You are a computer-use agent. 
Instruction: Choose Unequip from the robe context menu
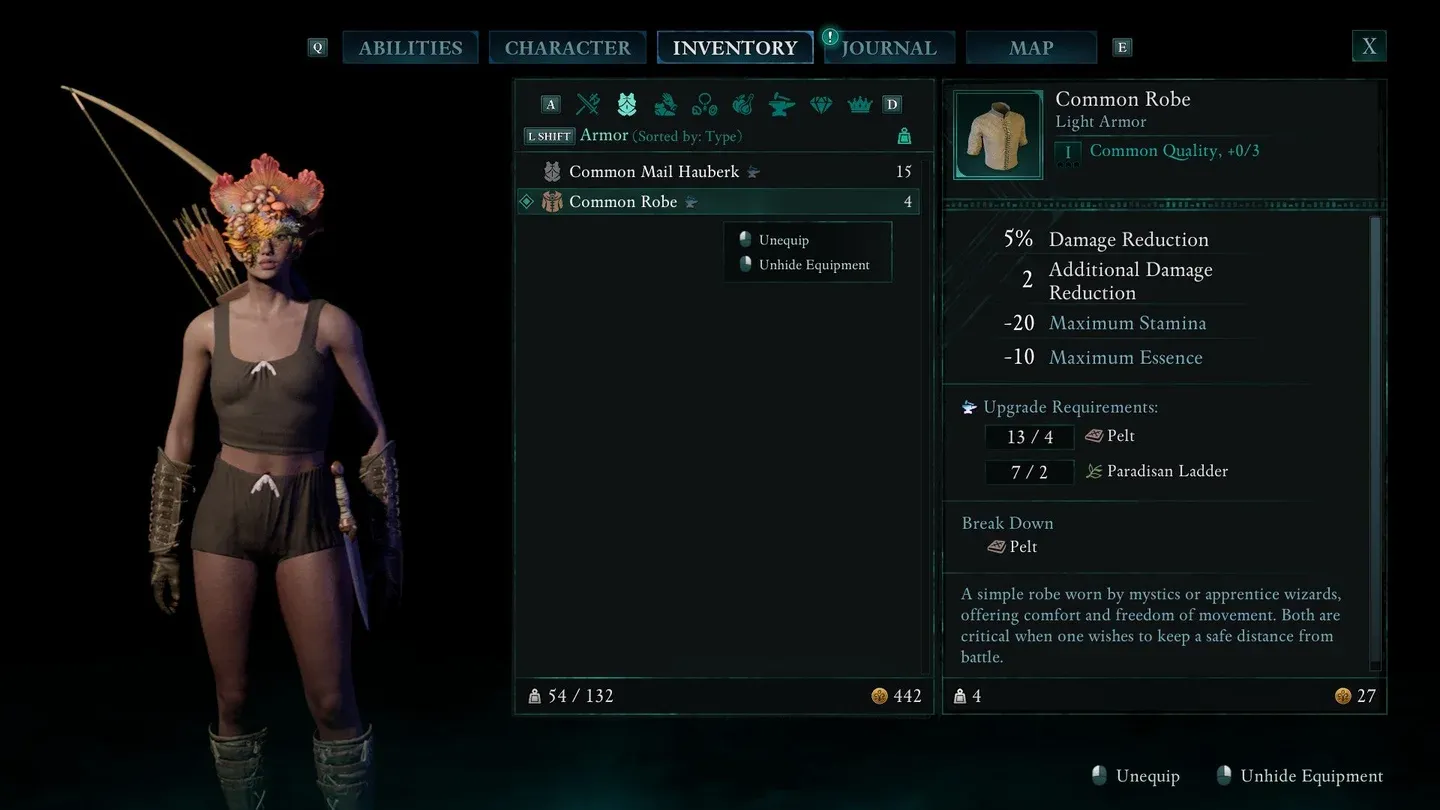pos(784,240)
